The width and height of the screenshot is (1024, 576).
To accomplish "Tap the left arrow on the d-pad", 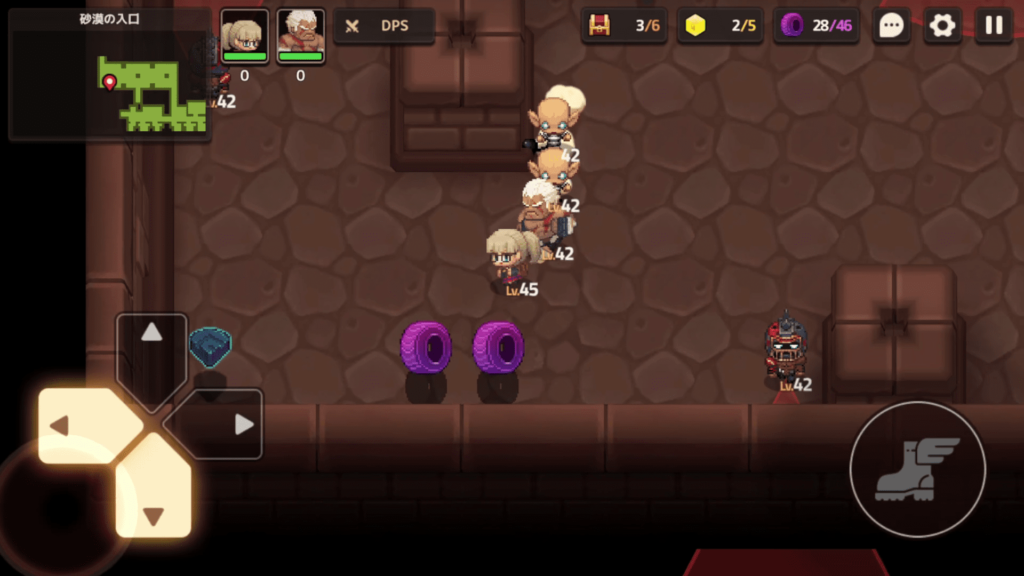I will click(x=78, y=426).
